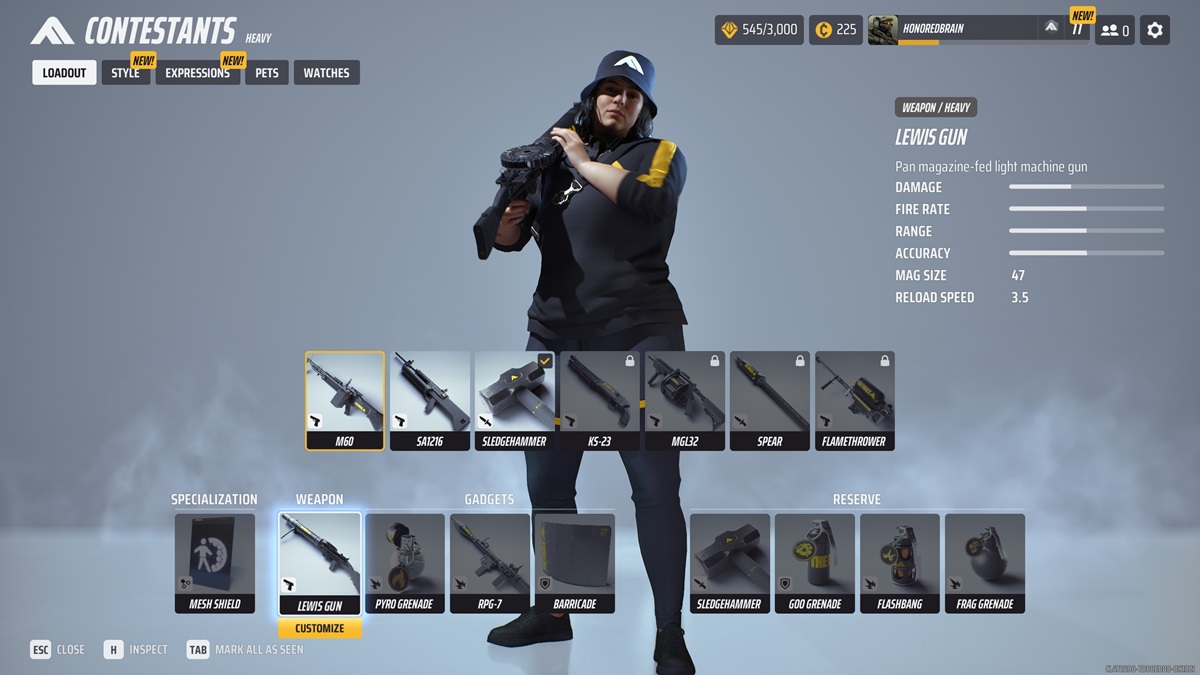The height and width of the screenshot is (675, 1200).
Task: Pick the Sledgehammer in the weapon list
Action: click(x=515, y=400)
